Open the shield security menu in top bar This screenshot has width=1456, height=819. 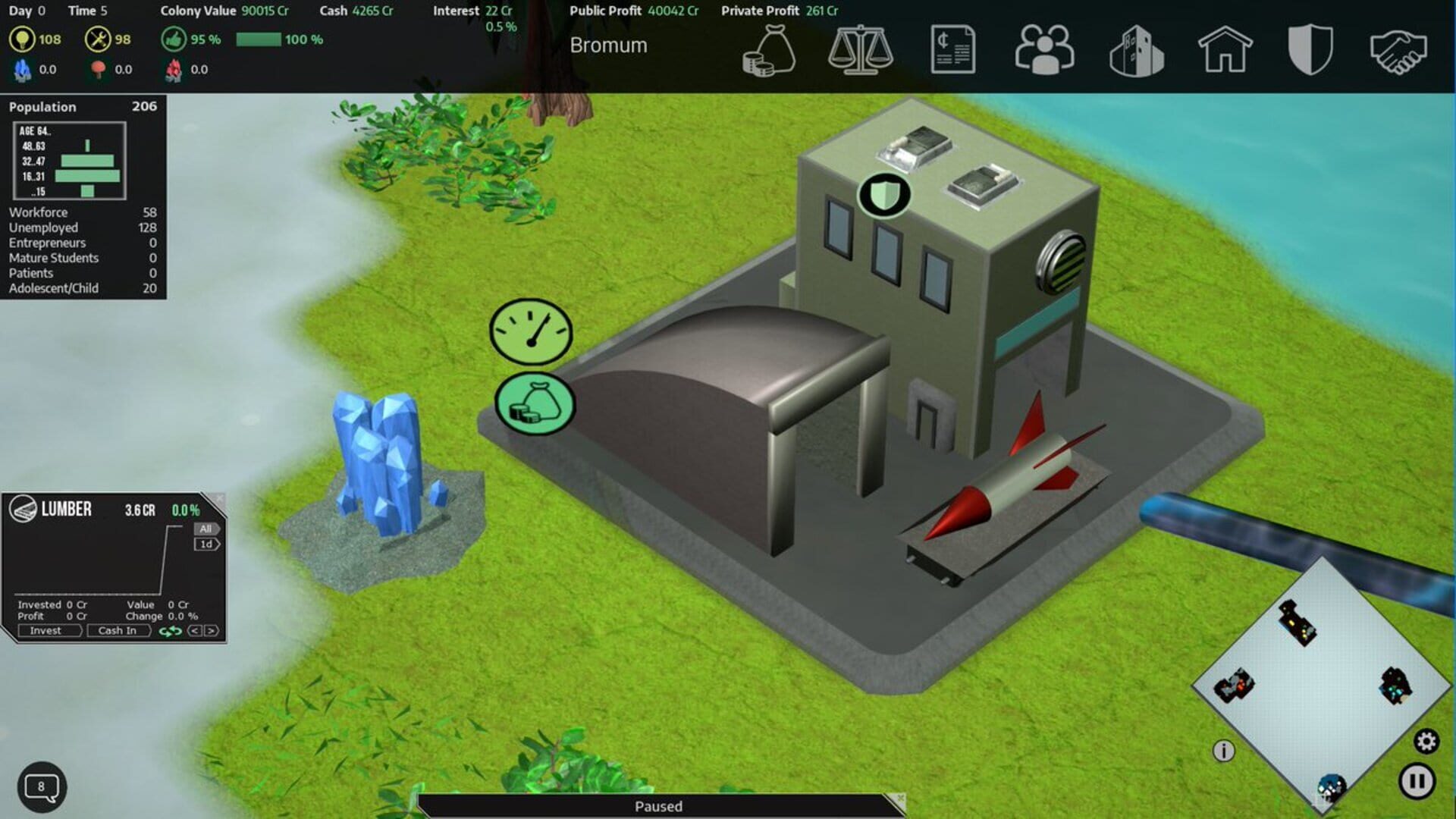pos(1310,50)
